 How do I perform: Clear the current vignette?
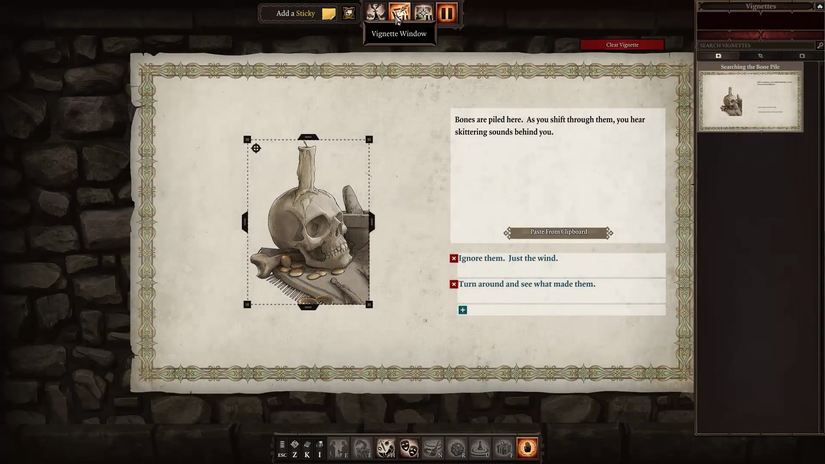622,45
